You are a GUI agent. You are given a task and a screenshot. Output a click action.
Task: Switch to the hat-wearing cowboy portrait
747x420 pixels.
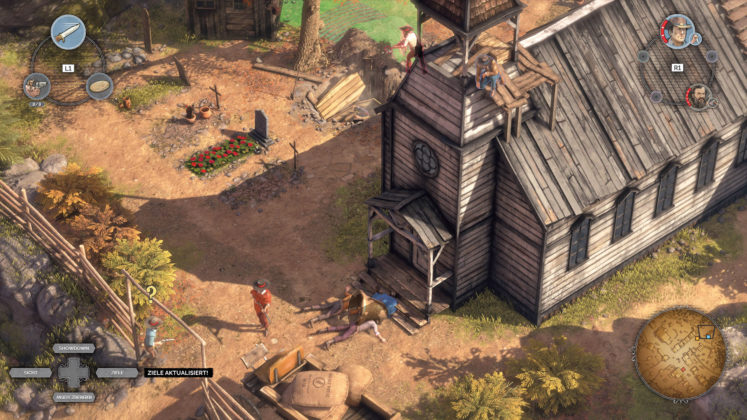click(679, 32)
